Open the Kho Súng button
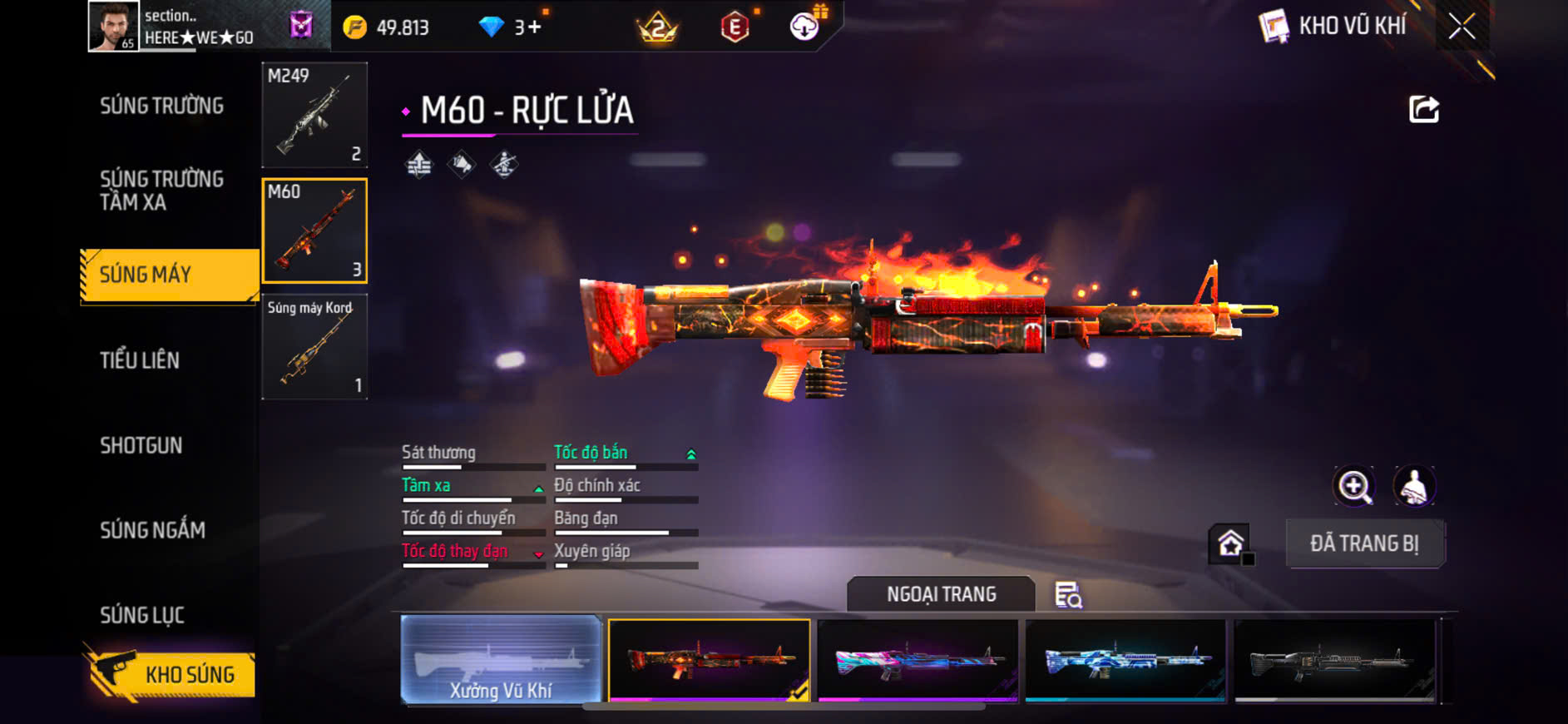Image resolution: width=1568 pixels, height=724 pixels. point(171,674)
